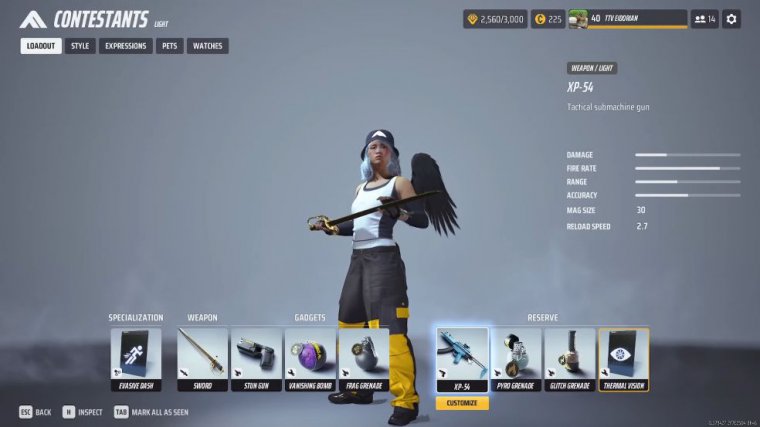This screenshot has height=427, width=760.
Task: Open the friends list showing 14
Action: click(705, 19)
